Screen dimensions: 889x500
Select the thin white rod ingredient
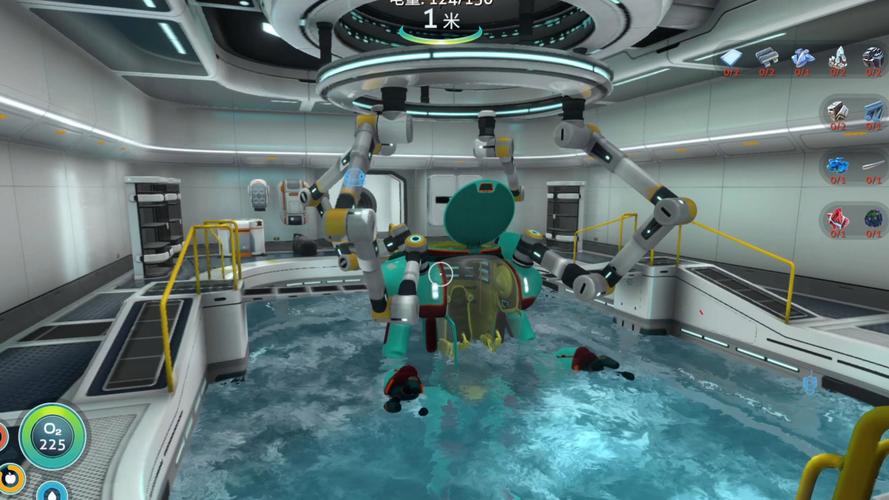[x=872, y=165]
